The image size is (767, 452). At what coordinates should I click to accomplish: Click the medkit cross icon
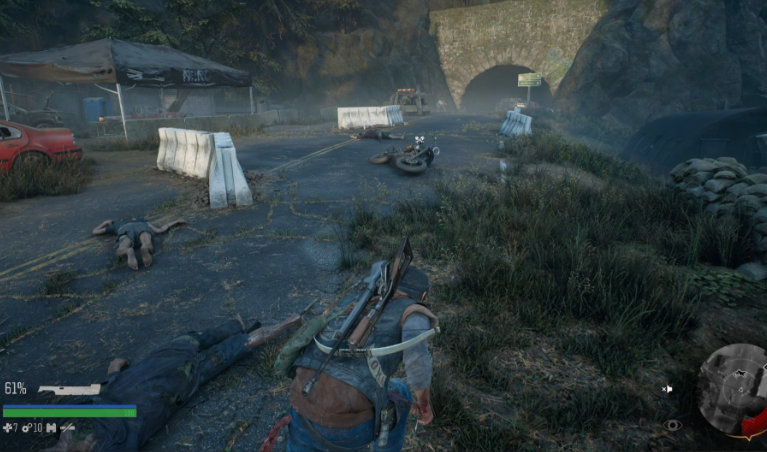[x=8, y=428]
